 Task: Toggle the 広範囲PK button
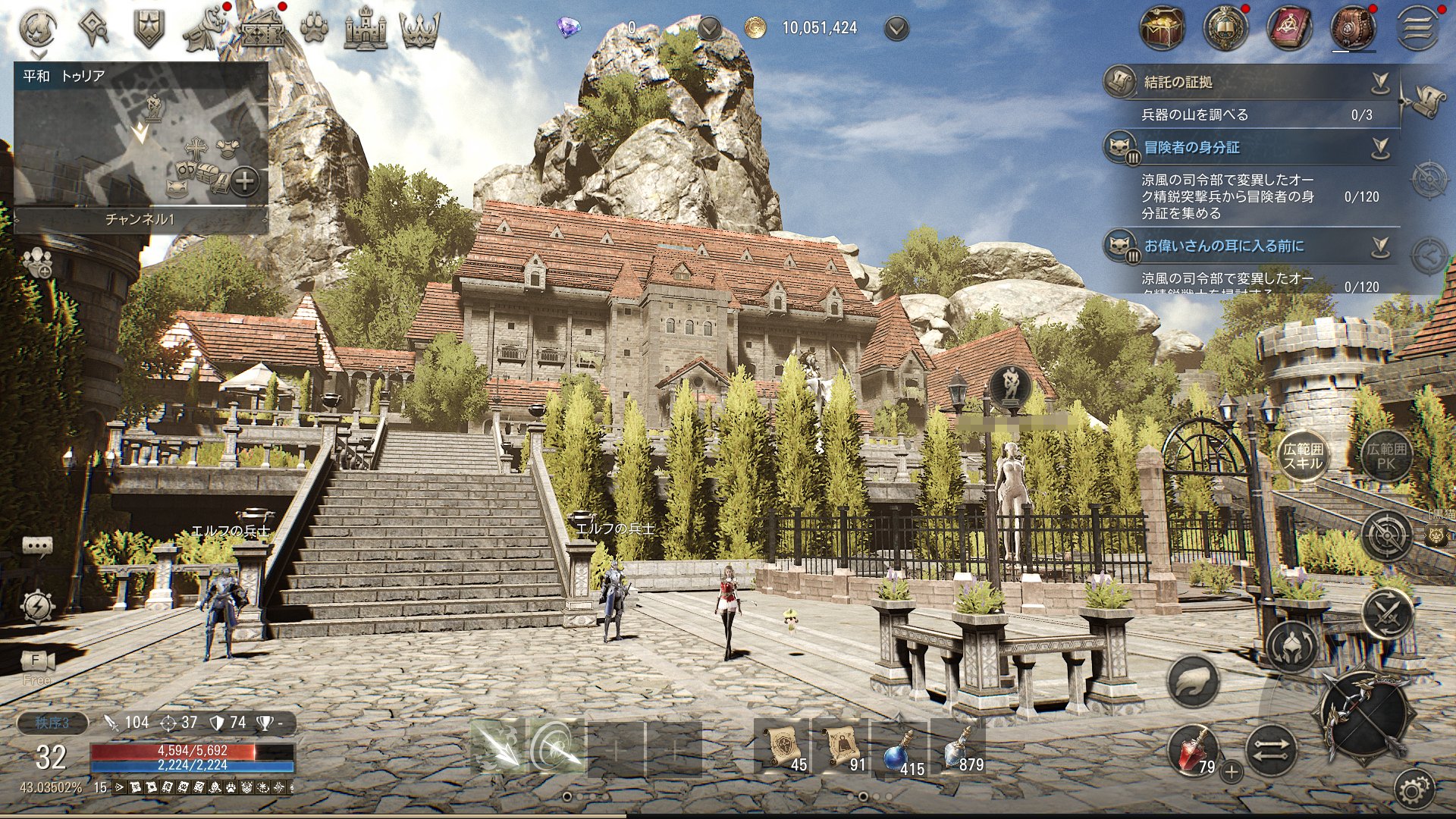1386,457
